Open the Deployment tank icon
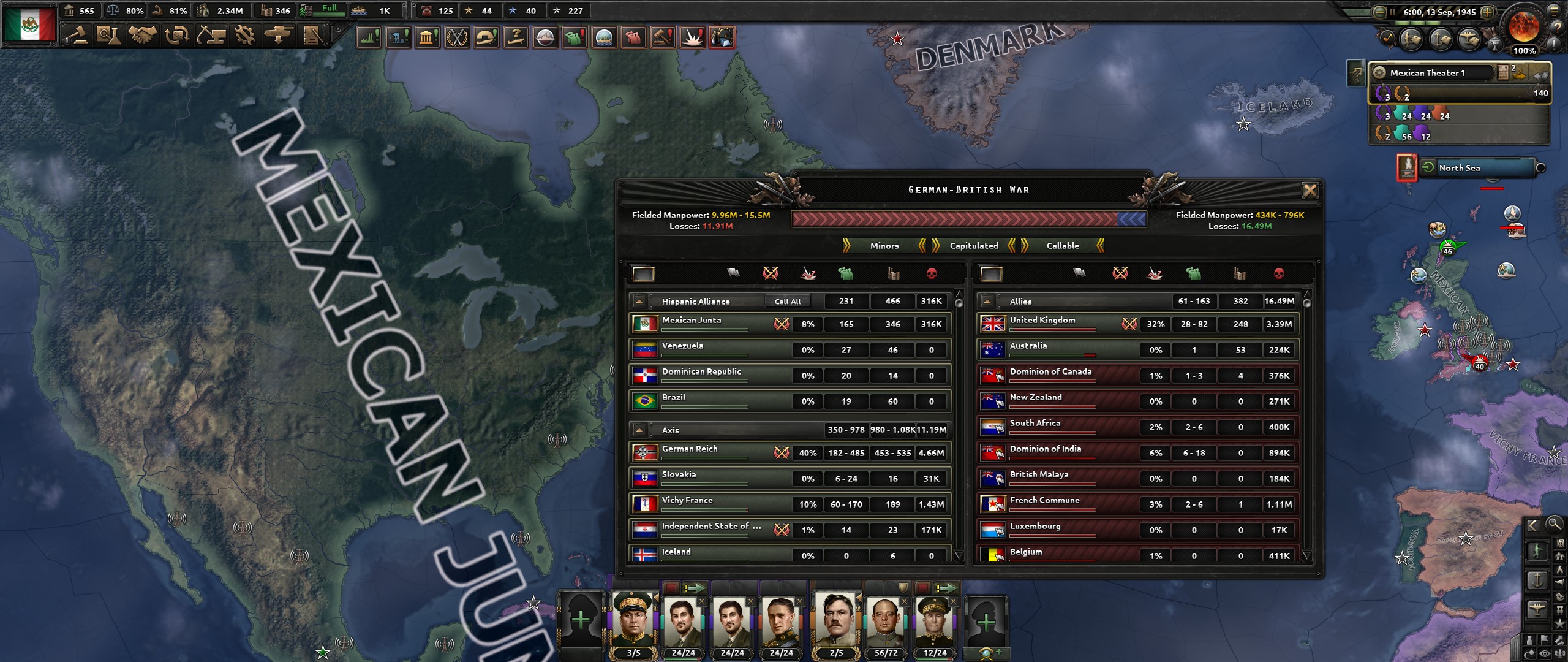Screen dimensions: 1568x662 (x=281, y=35)
